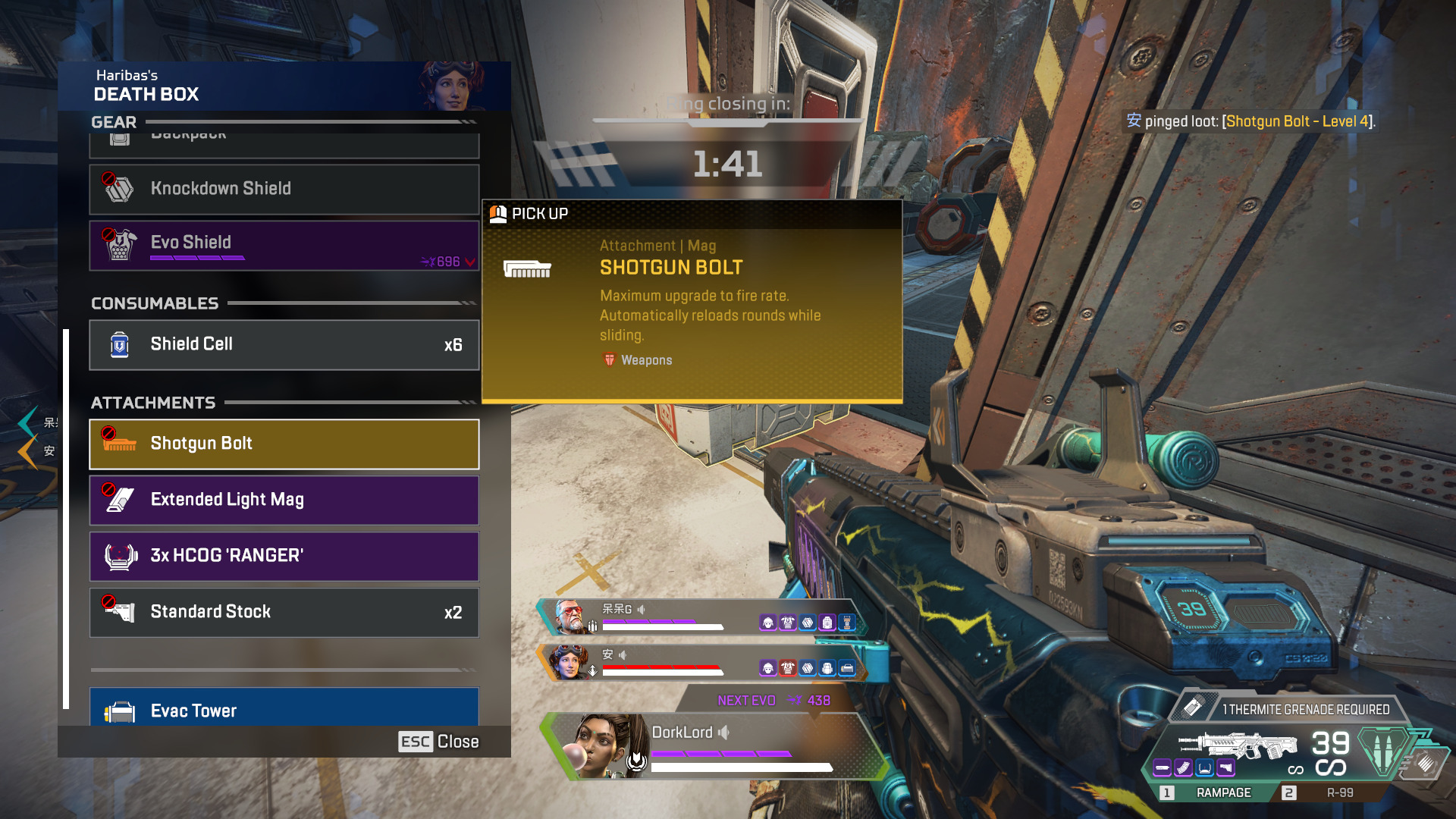The height and width of the screenshot is (819, 1456).
Task: Select the Extended Light Mag row
Action: click(x=284, y=500)
